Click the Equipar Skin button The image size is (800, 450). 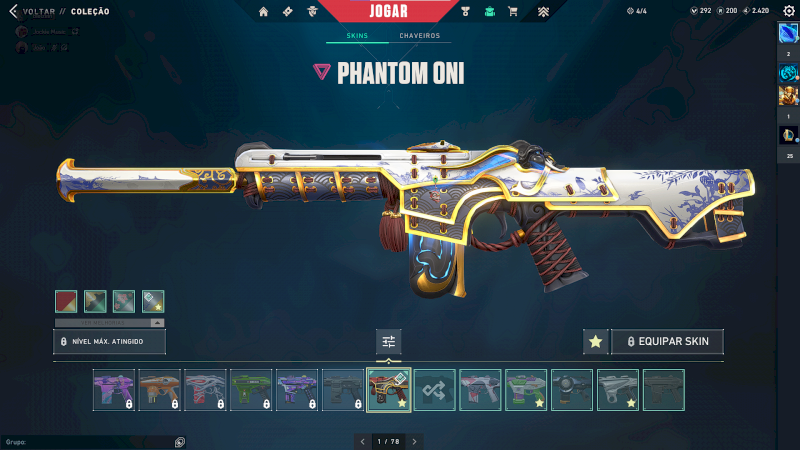(x=667, y=342)
